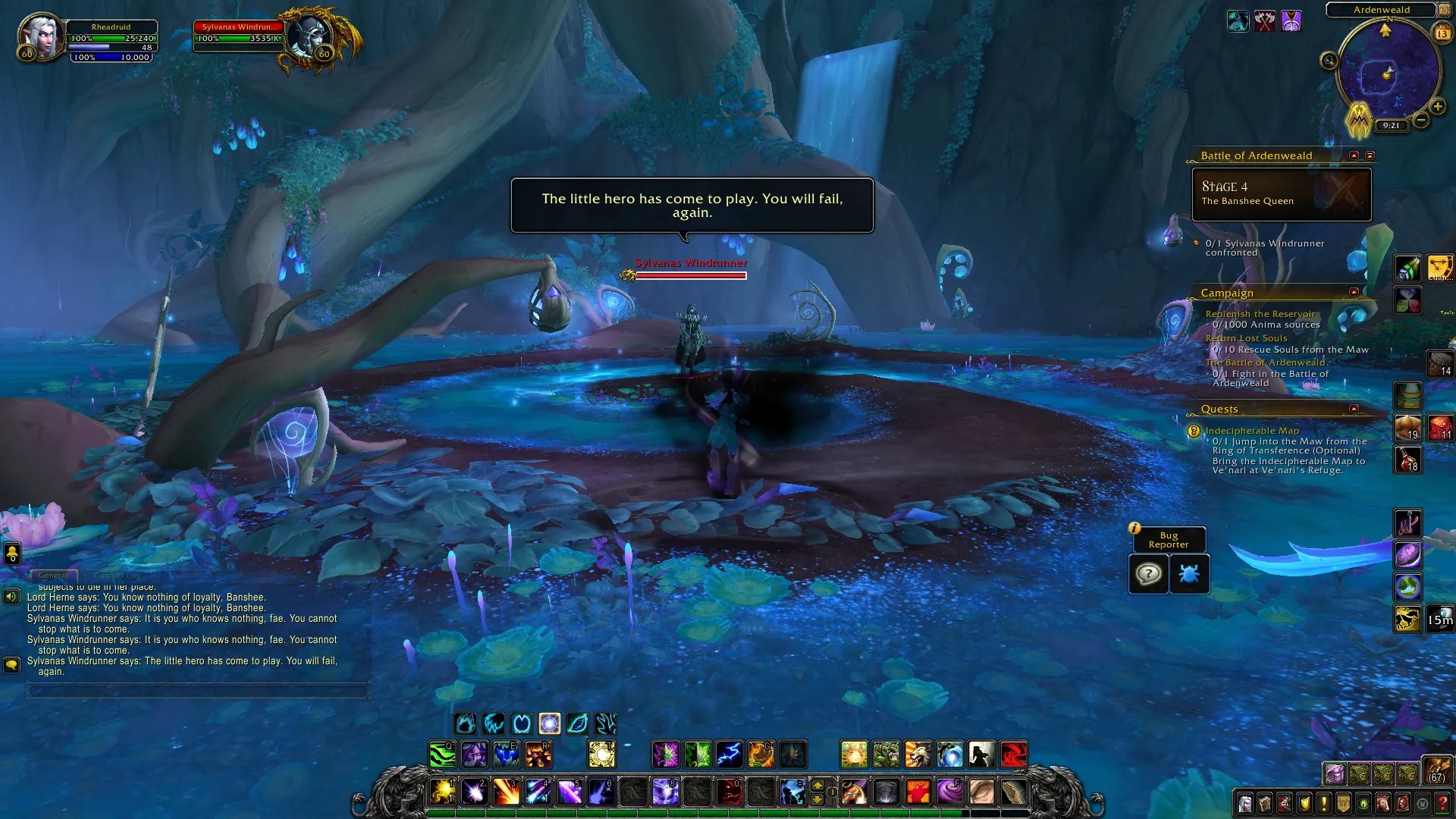Open the character info micro button
Viewport: 1456px width, 819px height.
pos(1245,803)
